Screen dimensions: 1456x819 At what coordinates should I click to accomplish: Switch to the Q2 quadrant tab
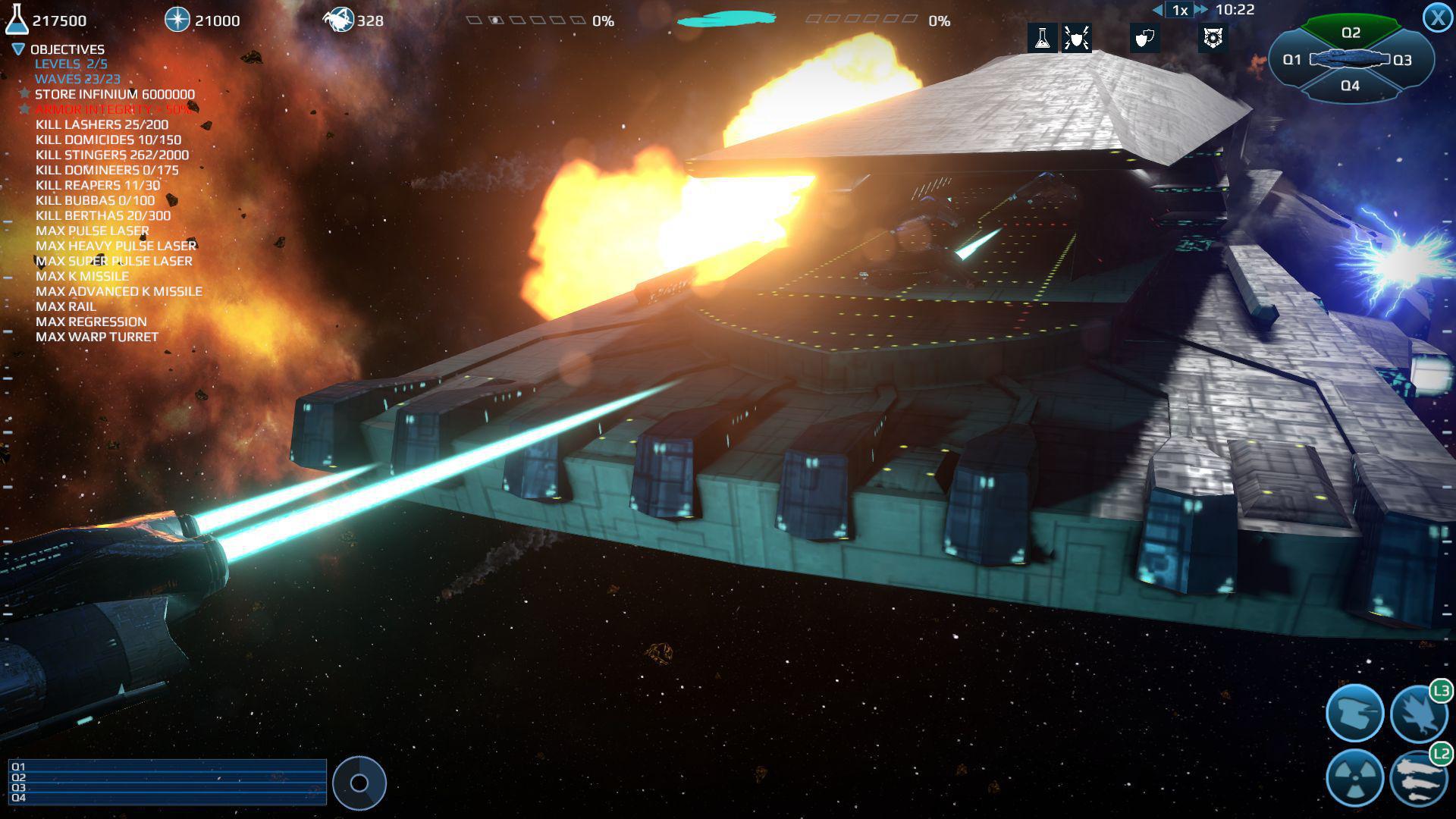[1351, 32]
